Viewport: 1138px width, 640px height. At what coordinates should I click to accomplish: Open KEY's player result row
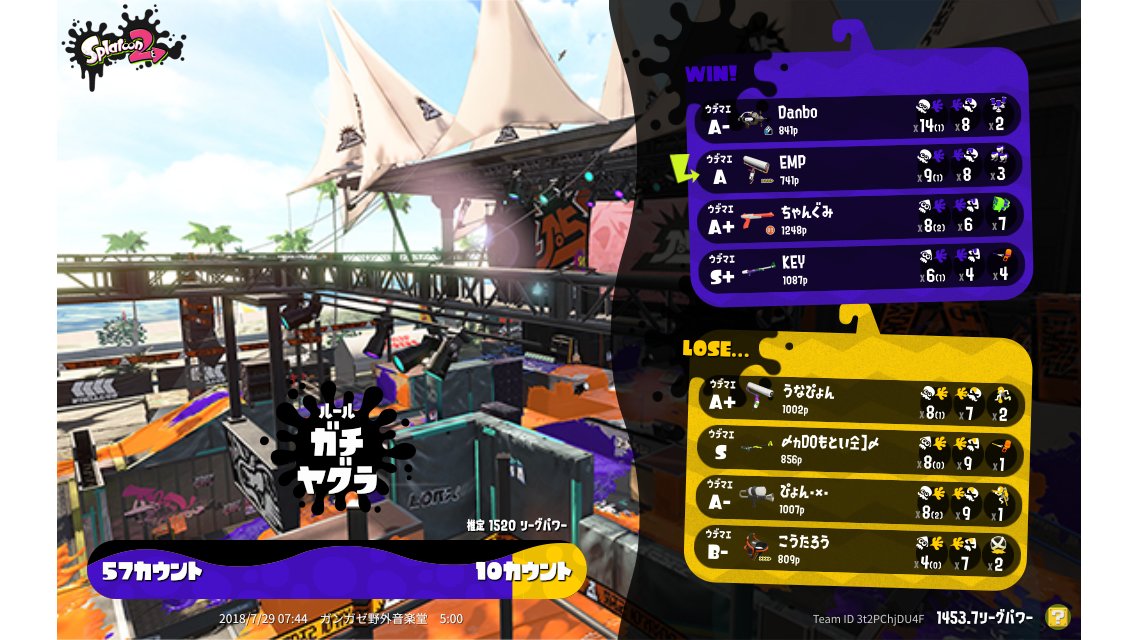[860, 267]
